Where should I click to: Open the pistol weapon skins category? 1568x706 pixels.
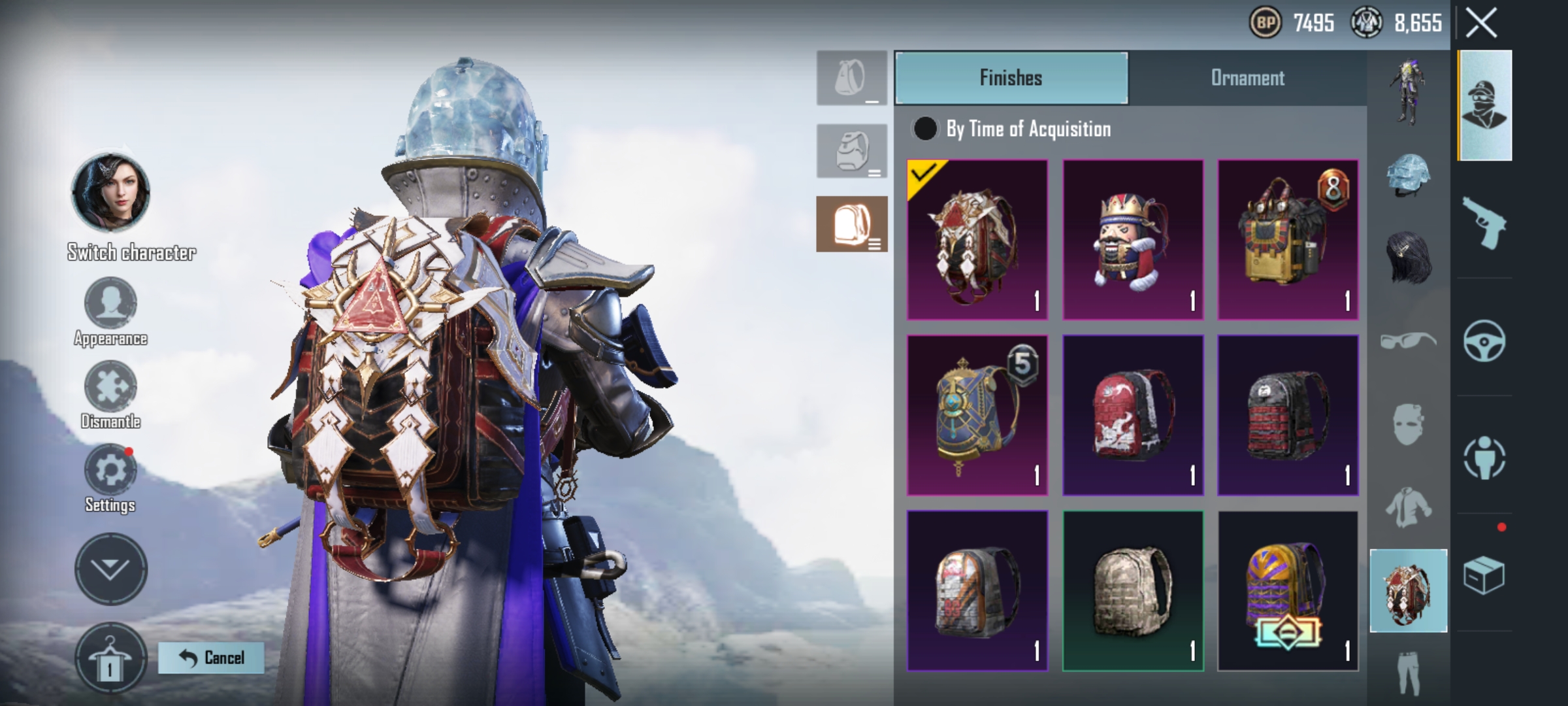1484,223
